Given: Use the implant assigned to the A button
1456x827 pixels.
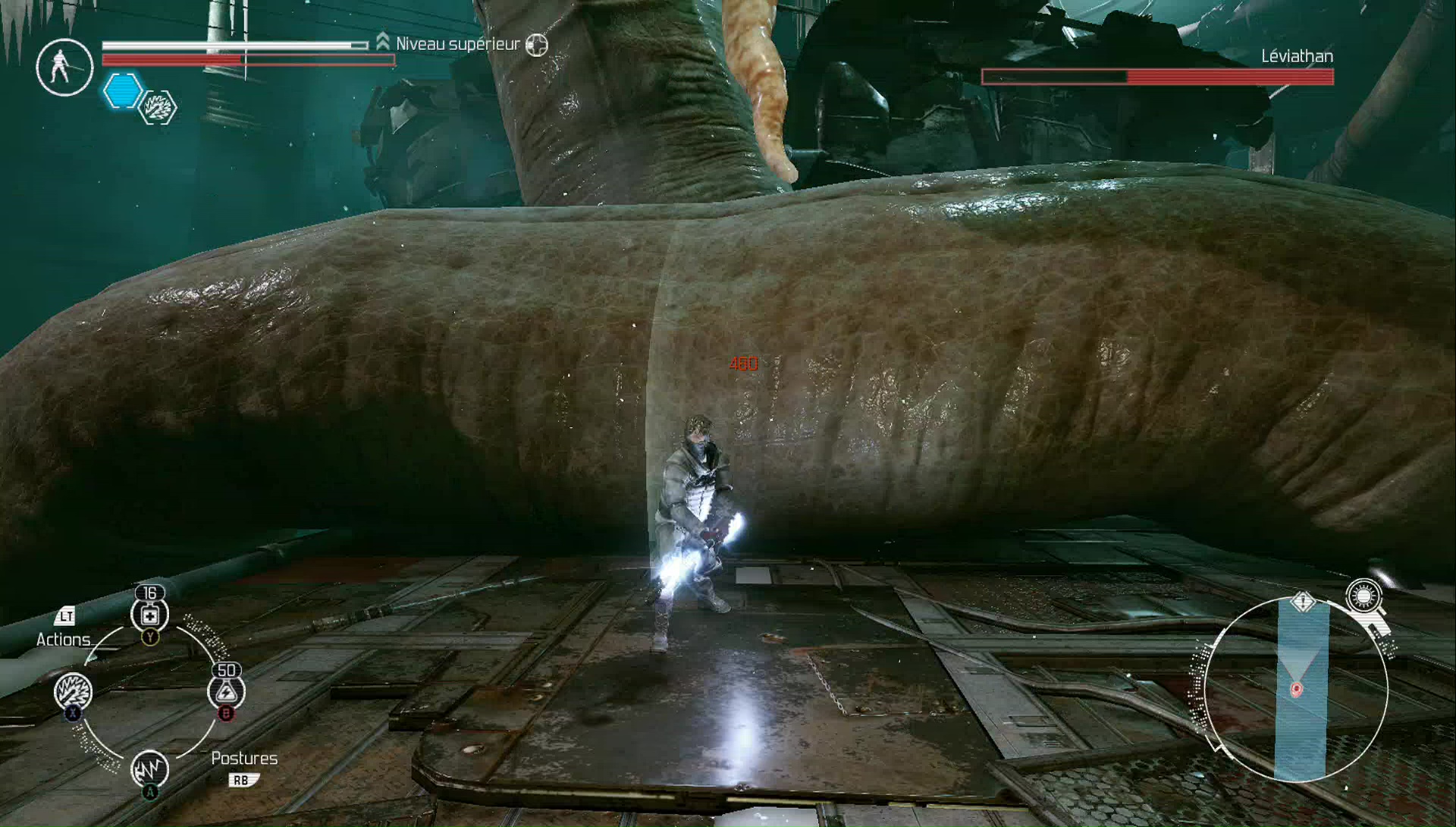Looking at the screenshot, I should click(x=150, y=768).
